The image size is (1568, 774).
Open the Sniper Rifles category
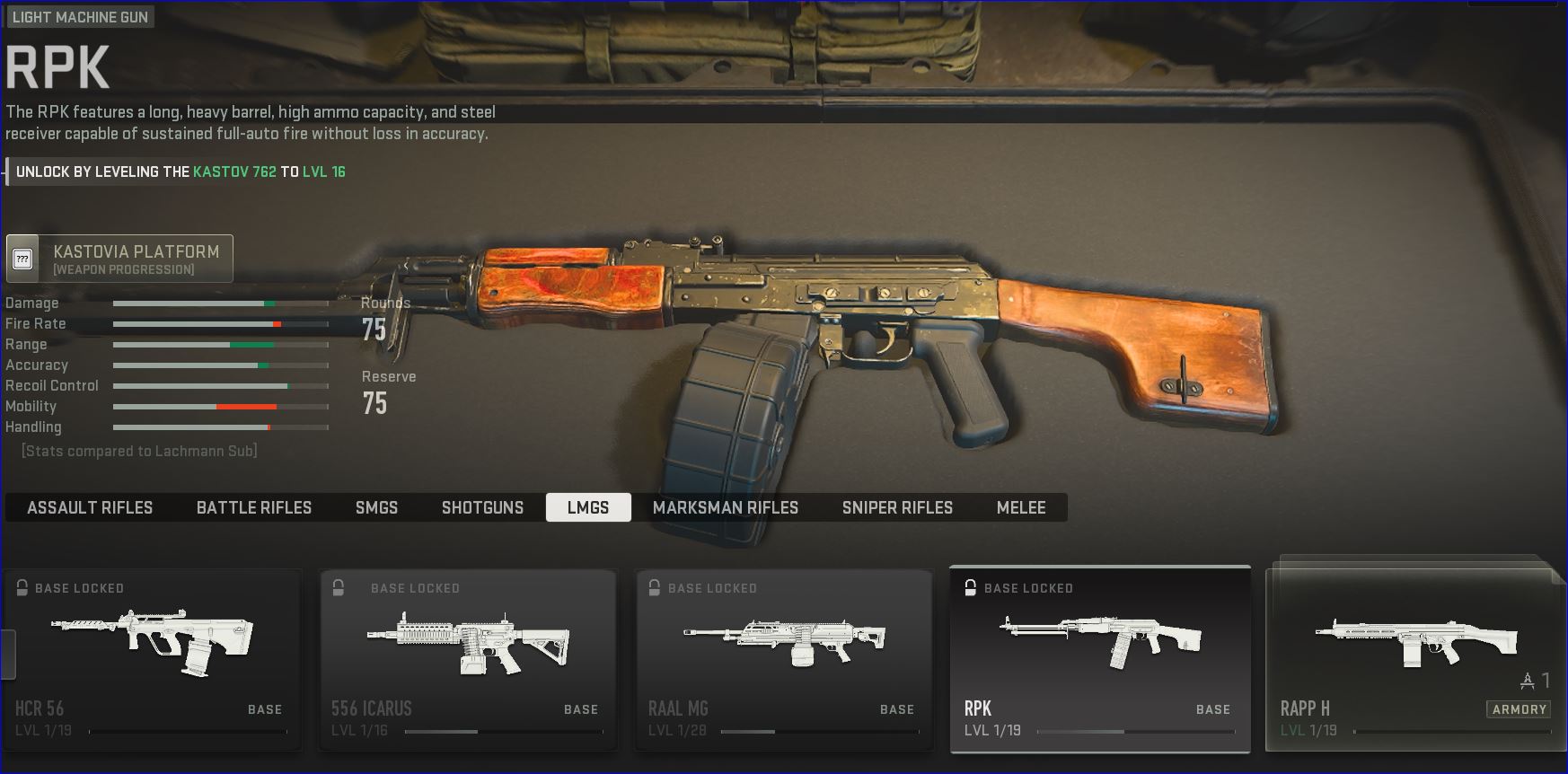(x=896, y=507)
